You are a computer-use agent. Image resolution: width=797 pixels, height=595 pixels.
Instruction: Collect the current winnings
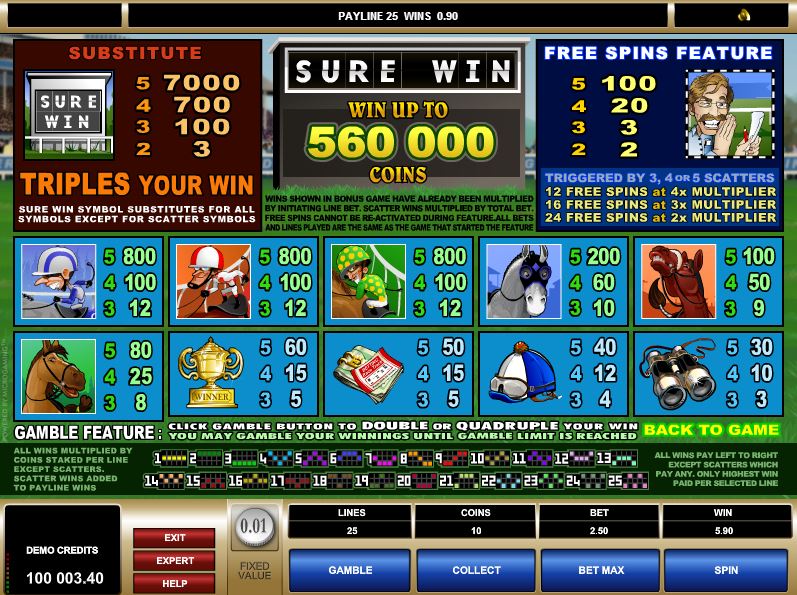click(476, 570)
